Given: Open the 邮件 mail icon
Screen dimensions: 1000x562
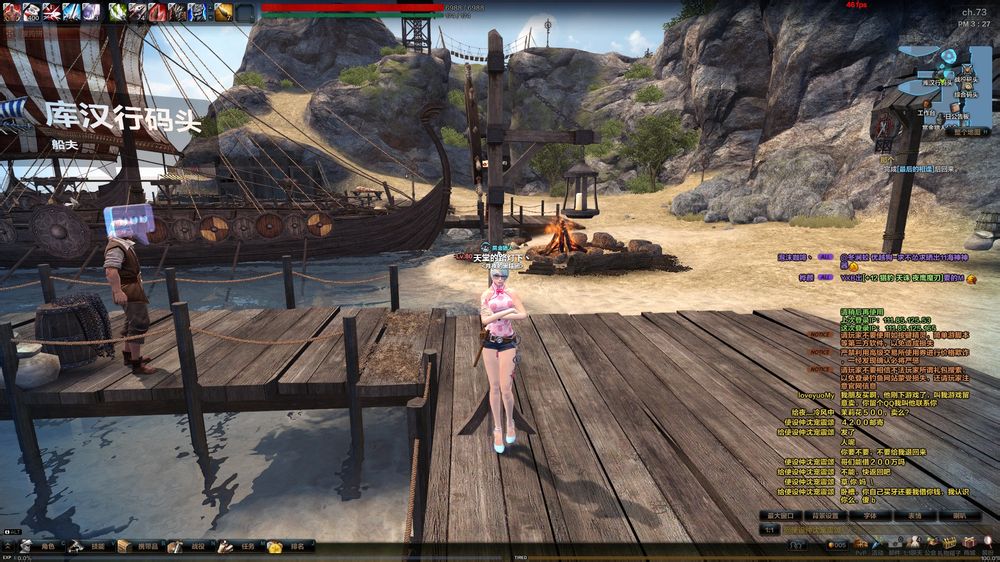Looking at the screenshot, I should point(897,544).
